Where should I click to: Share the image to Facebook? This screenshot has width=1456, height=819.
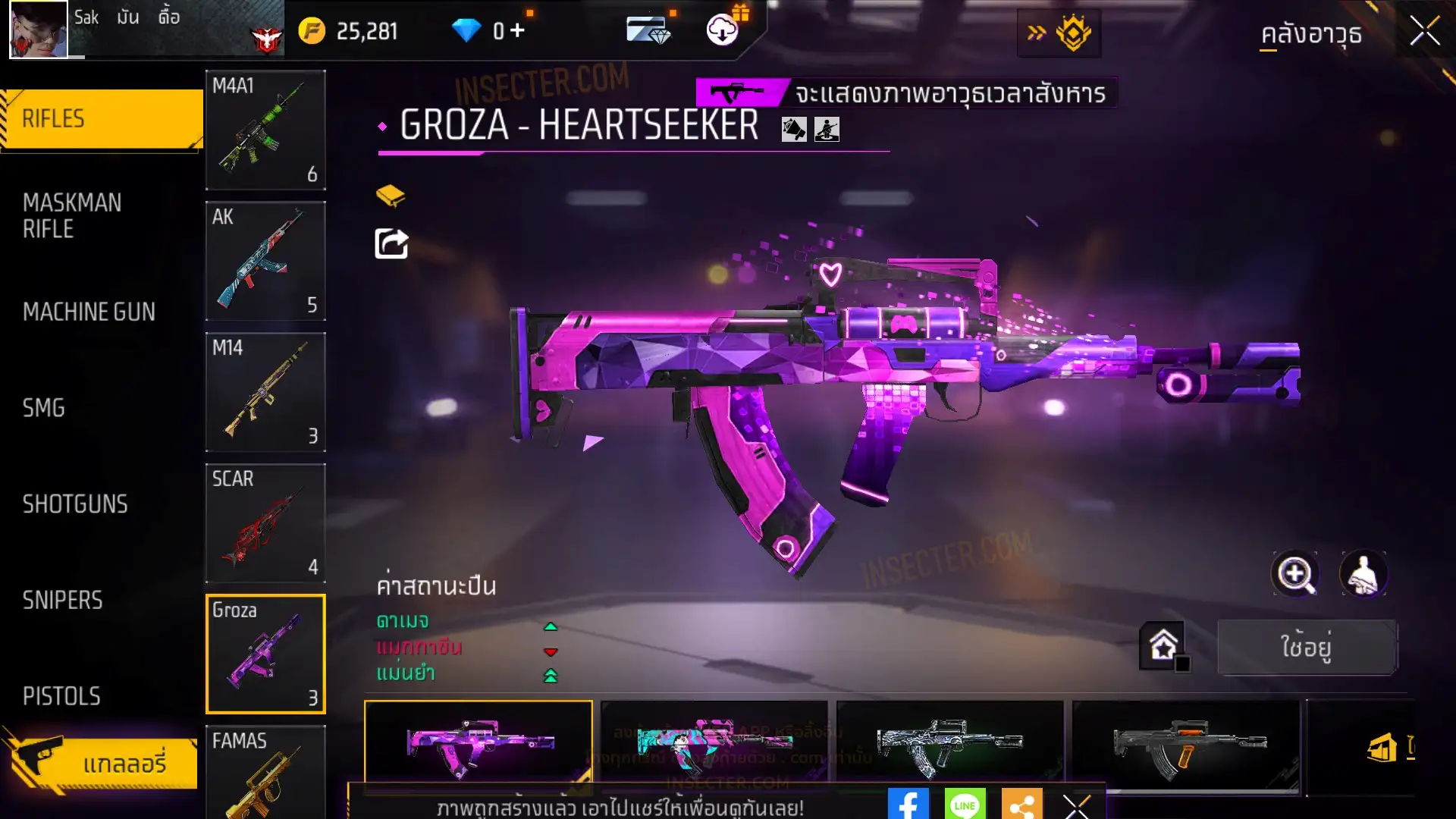click(x=908, y=805)
